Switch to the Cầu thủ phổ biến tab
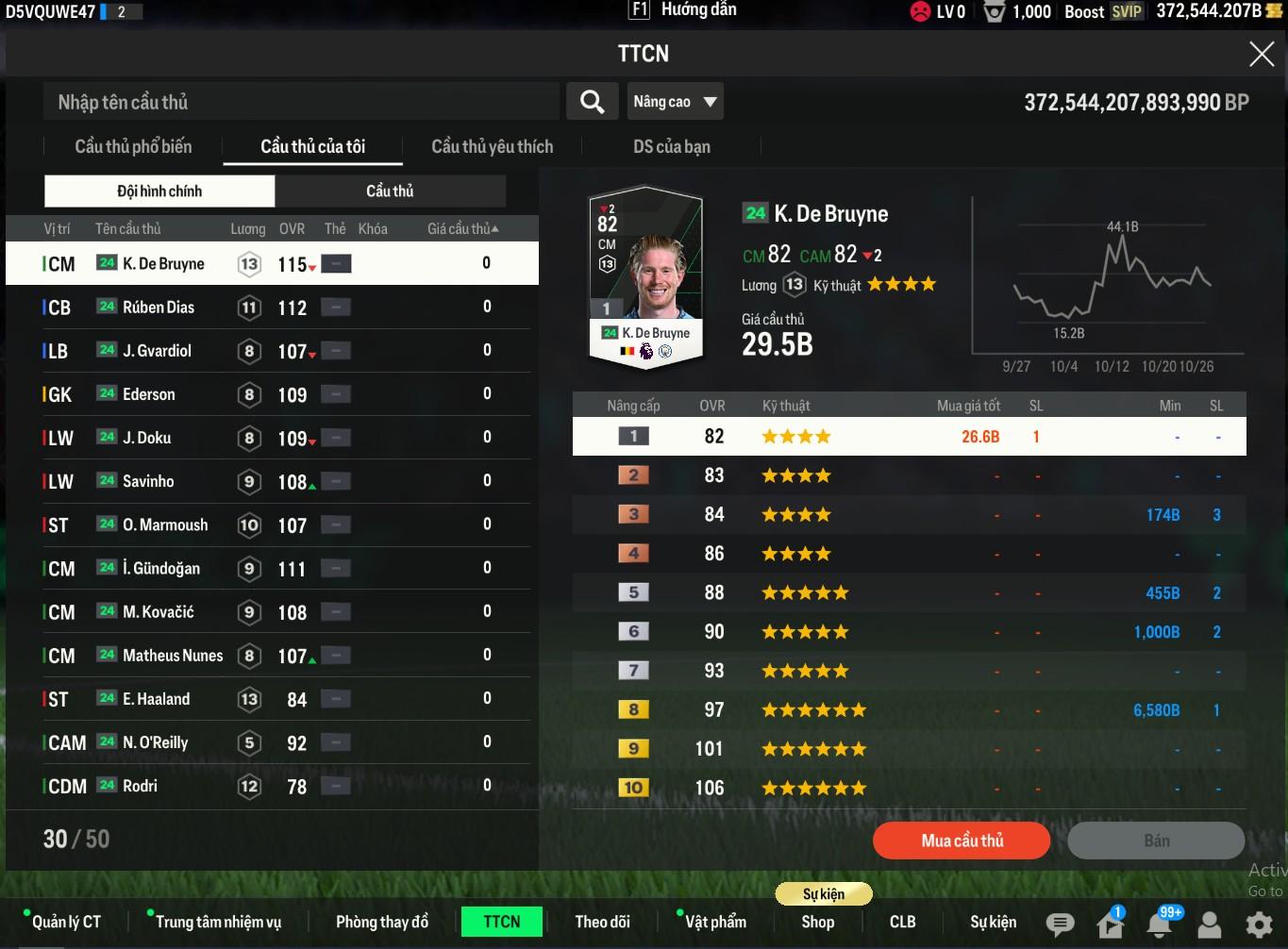1288x949 pixels. (133, 146)
